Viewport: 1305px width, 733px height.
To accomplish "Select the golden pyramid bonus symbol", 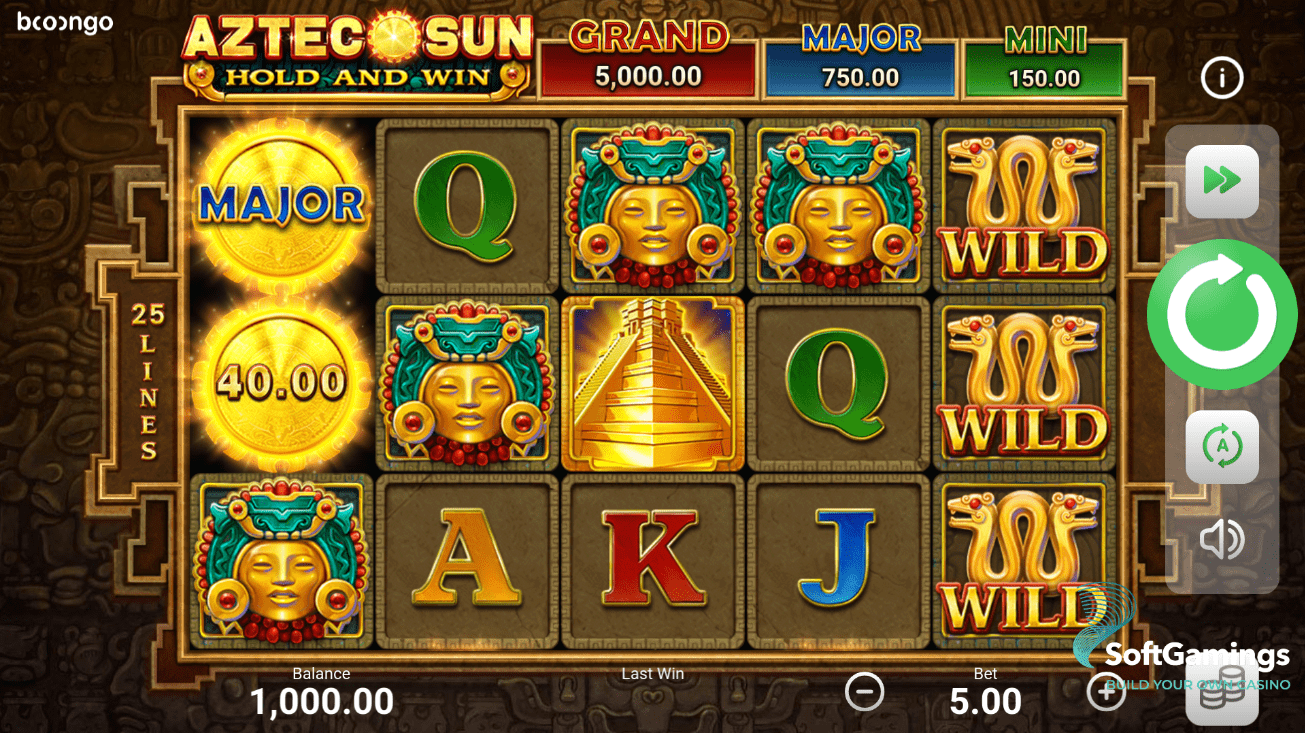I will pos(652,381).
